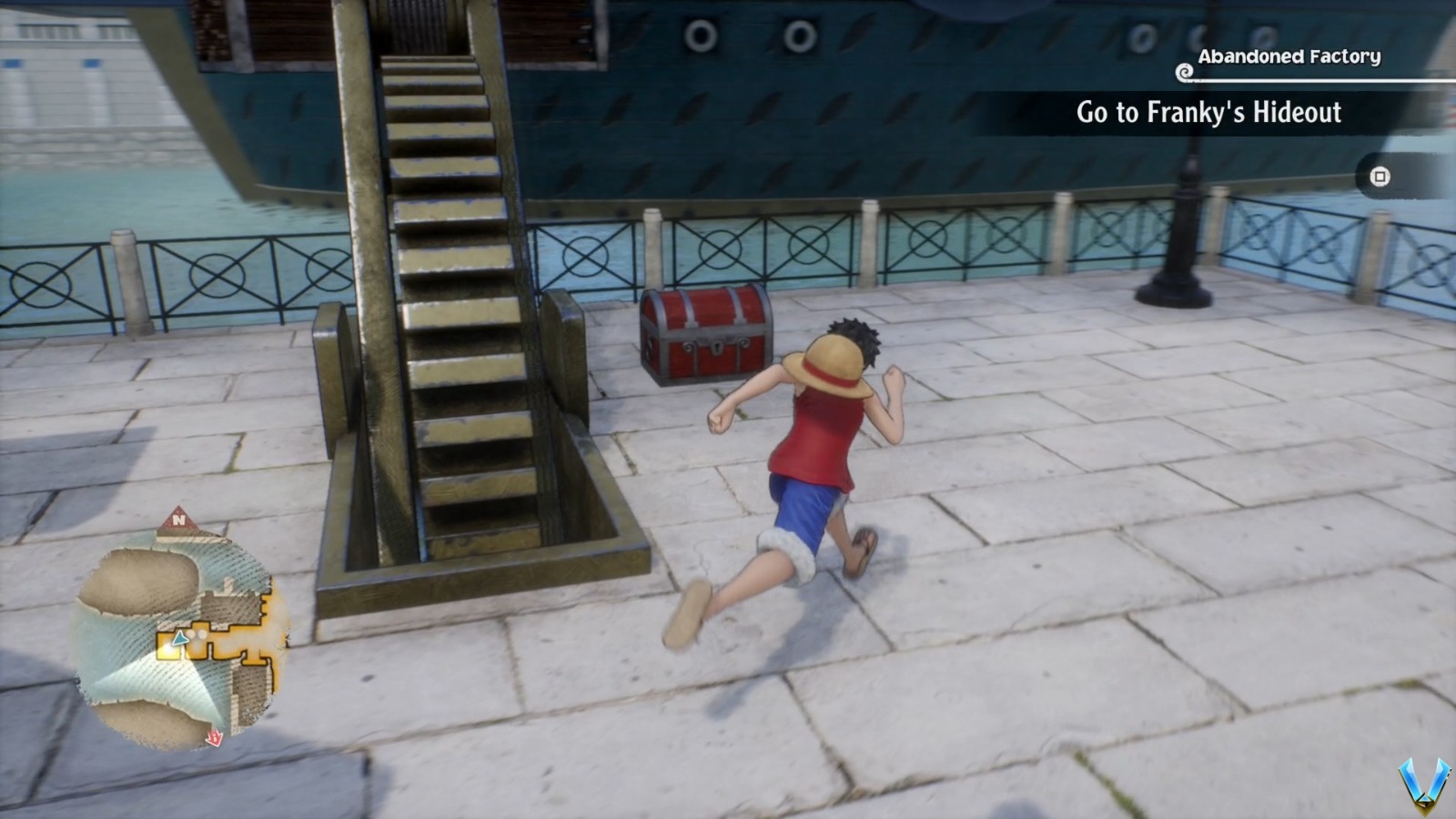This screenshot has height=819, width=1456.
Task: Click the red quest arrow at minimap bottom
Action: pos(214,739)
